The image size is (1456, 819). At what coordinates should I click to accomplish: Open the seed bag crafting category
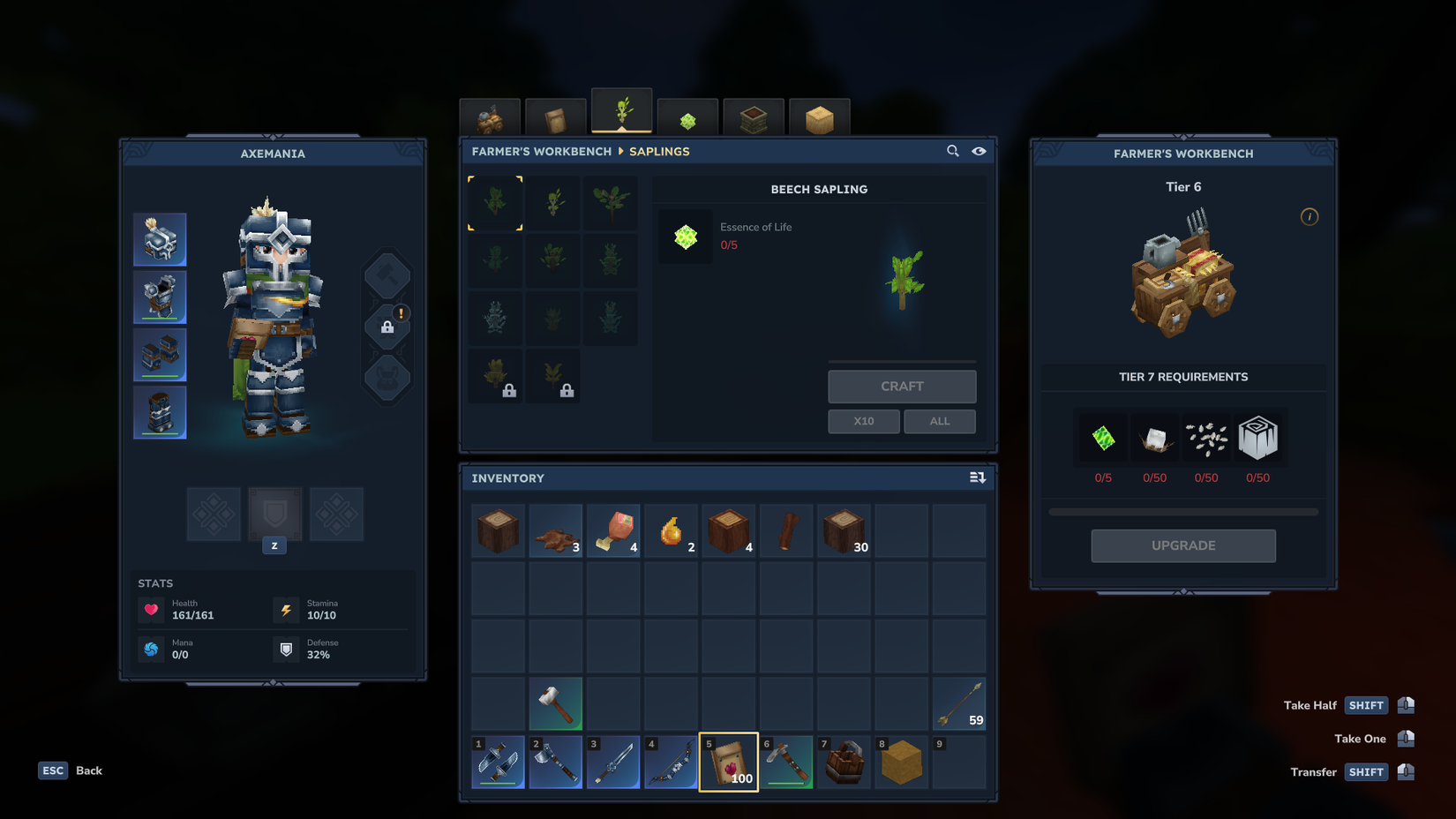tap(556, 115)
